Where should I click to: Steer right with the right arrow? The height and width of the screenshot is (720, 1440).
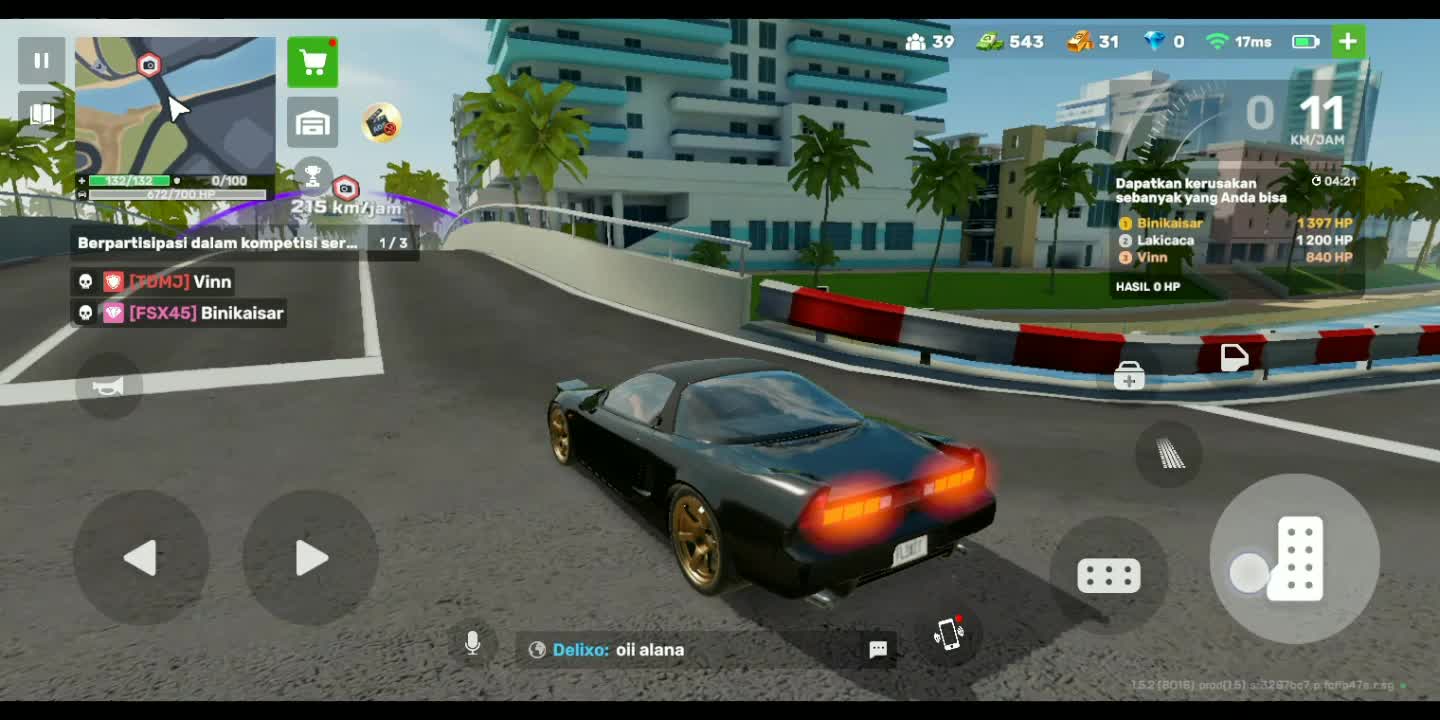tap(311, 558)
